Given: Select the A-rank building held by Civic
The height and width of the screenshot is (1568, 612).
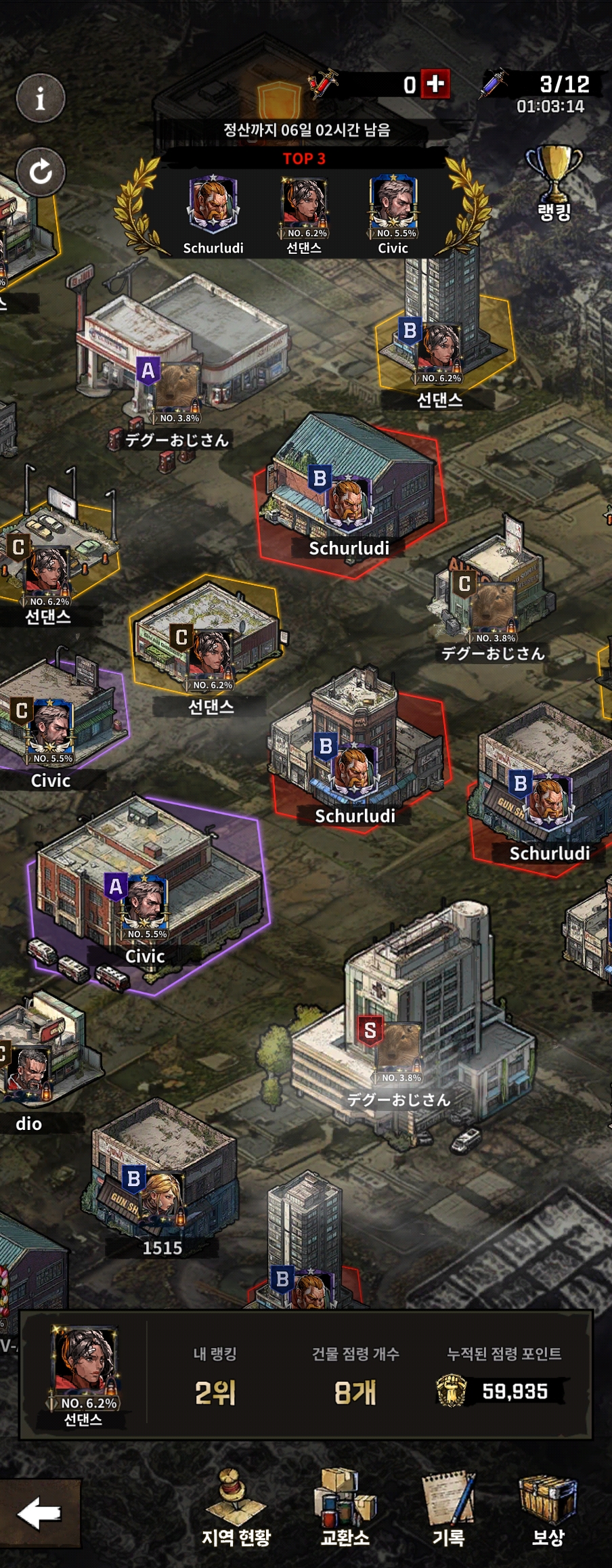Looking at the screenshot, I should click(x=146, y=894).
